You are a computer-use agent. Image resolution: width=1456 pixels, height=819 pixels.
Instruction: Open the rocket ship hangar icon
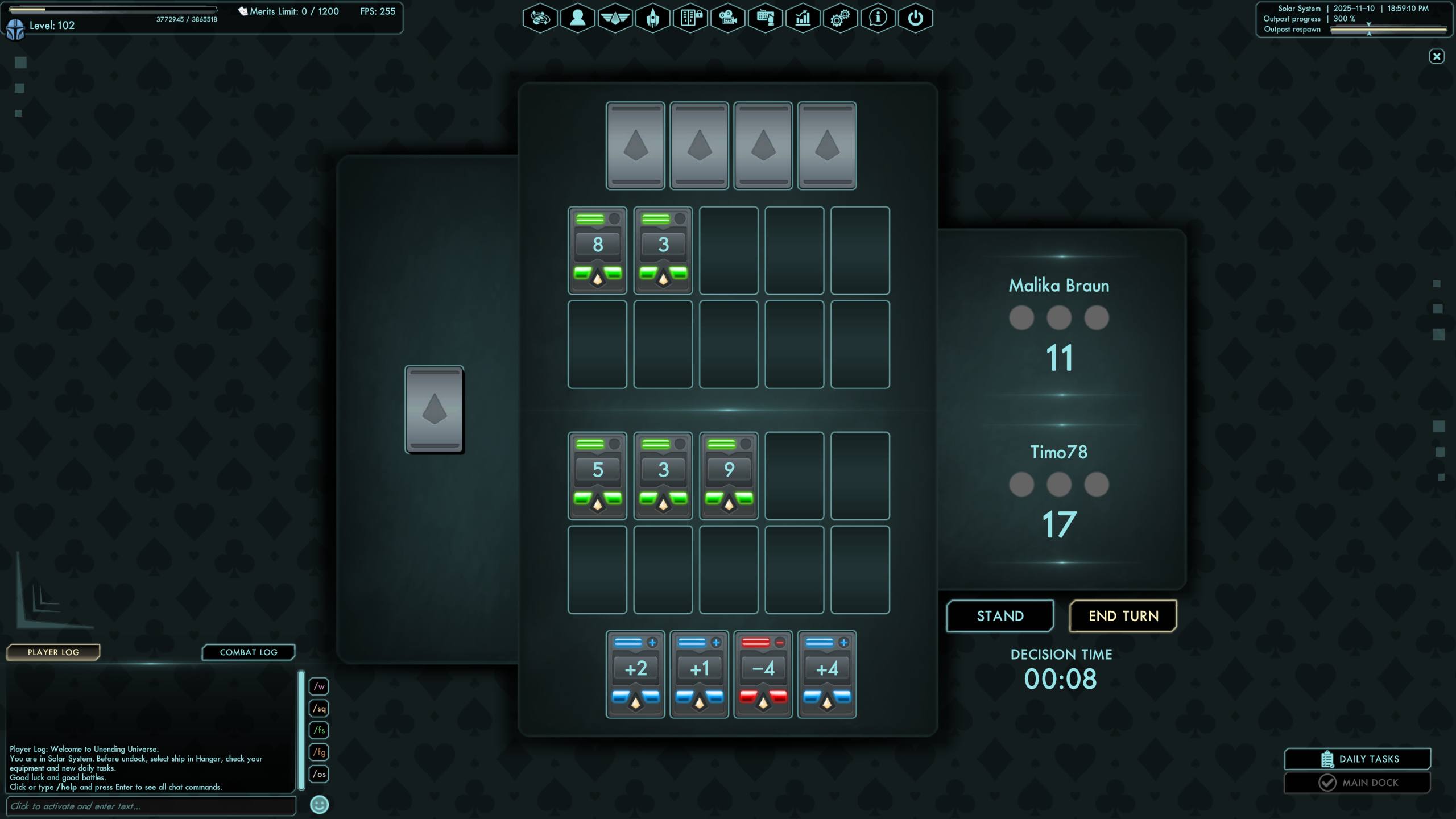pos(652,18)
